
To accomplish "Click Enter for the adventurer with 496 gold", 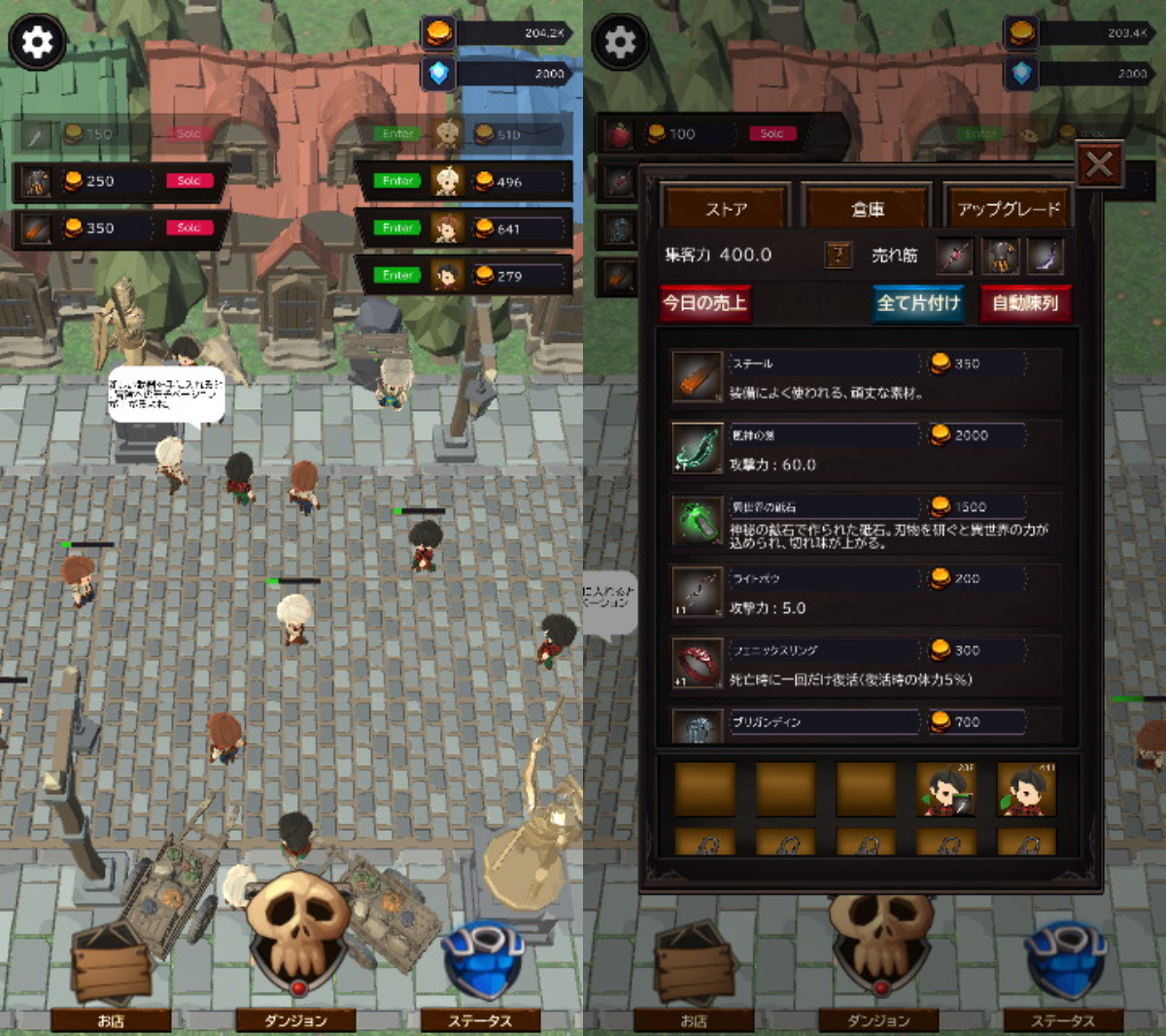I will click(x=398, y=181).
